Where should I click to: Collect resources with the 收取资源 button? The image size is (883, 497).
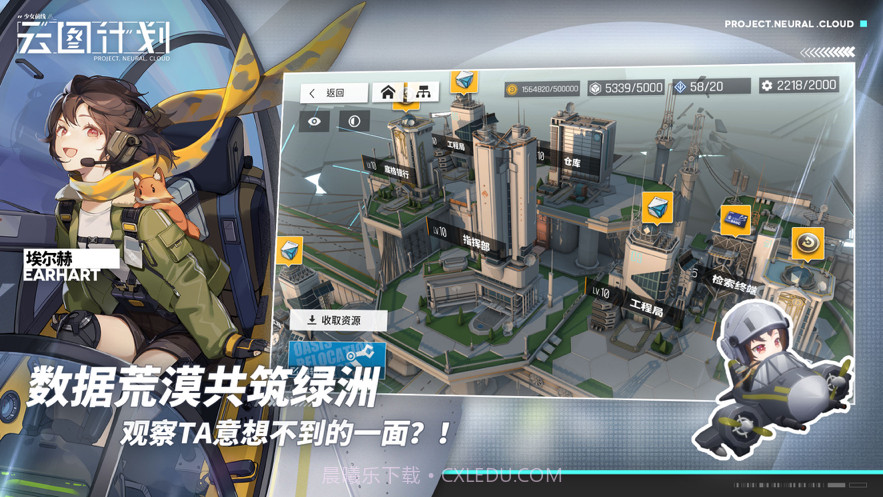336,320
